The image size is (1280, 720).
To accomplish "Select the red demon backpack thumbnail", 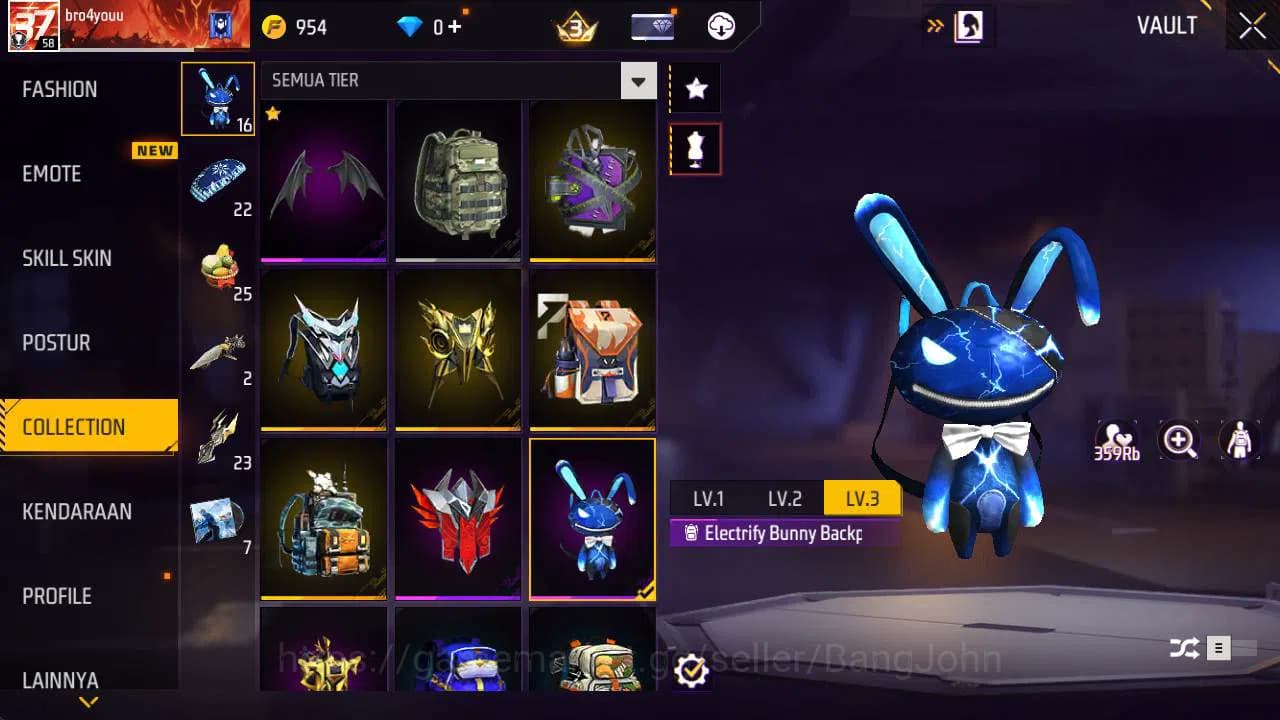I will [x=458, y=518].
